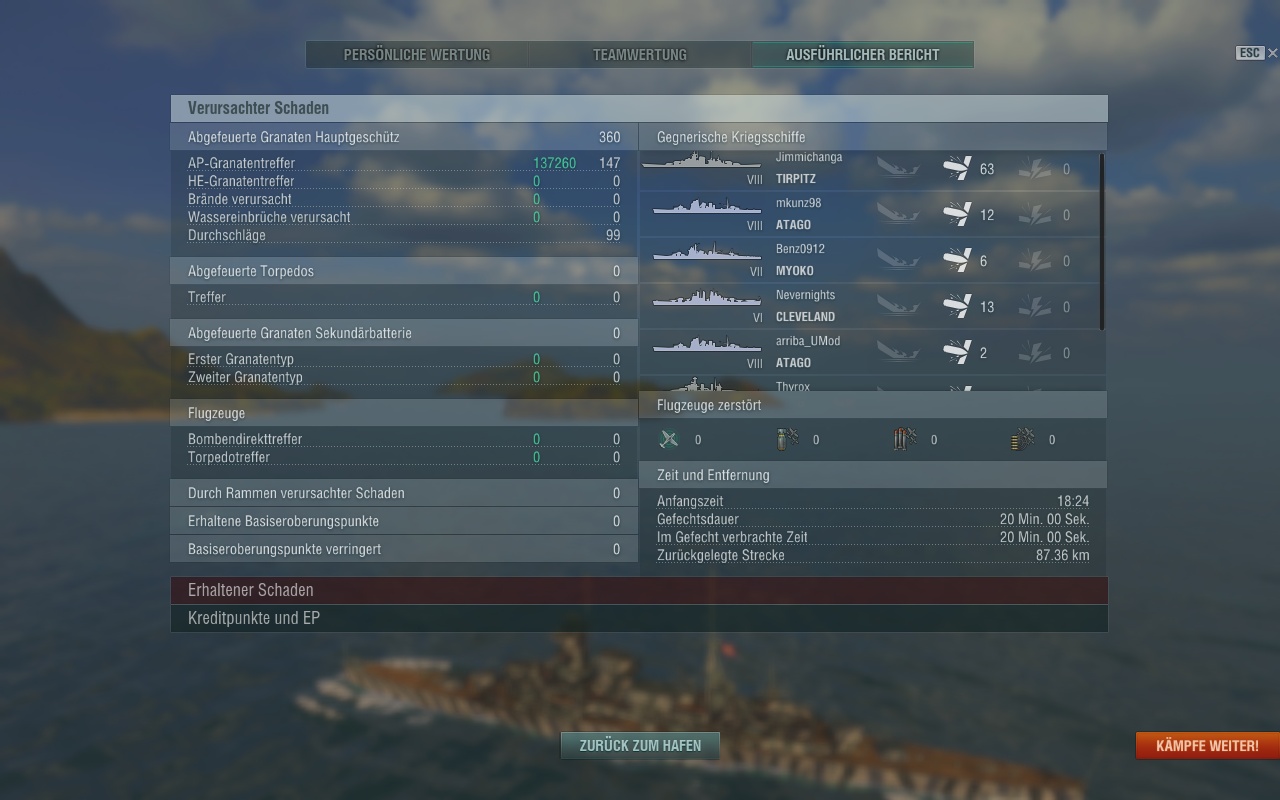Select Jimmichanga's Tirpitz row
The width and height of the screenshot is (1280, 800).
(868, 169)
